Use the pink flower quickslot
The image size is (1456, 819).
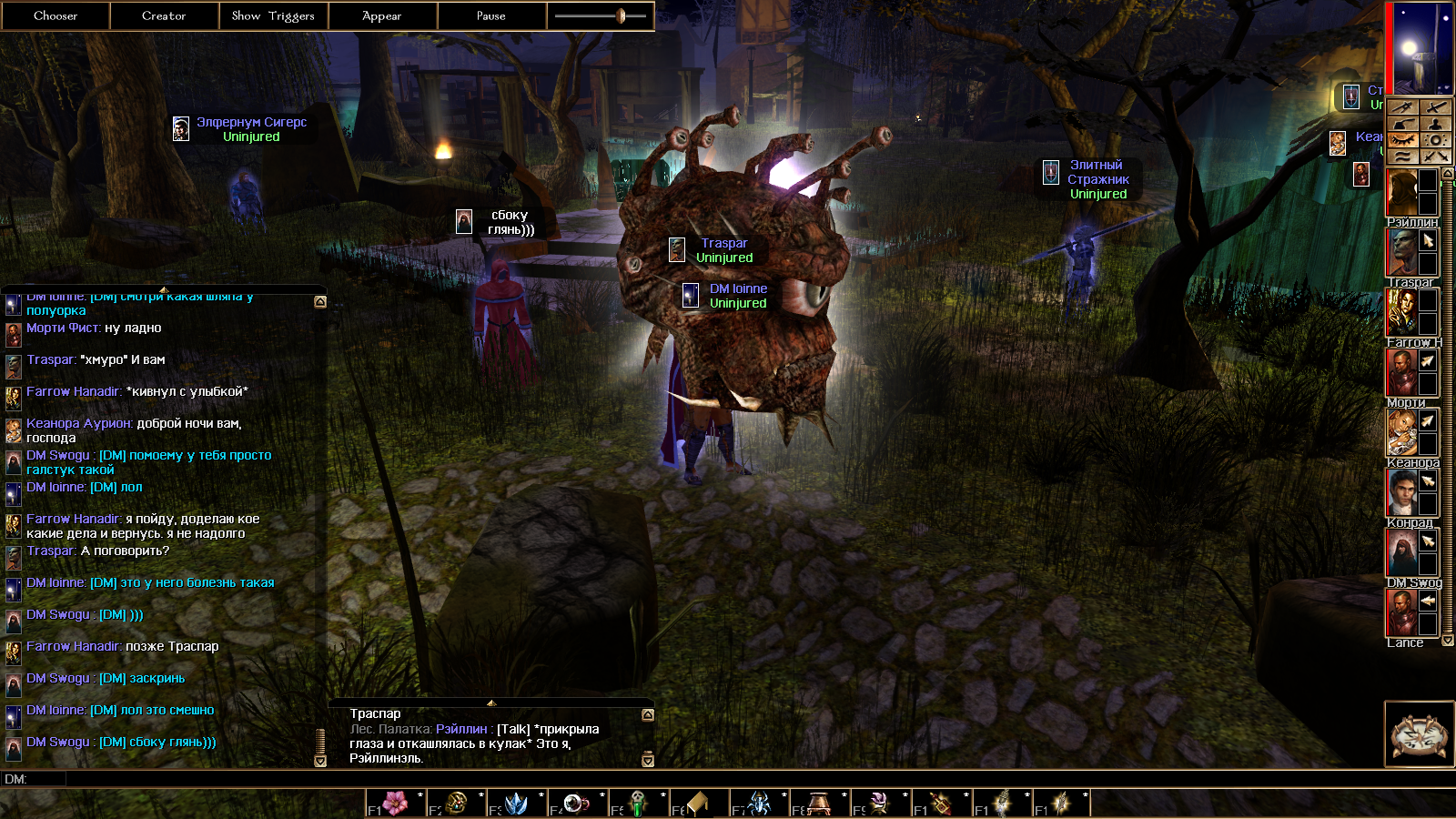(395, 803)
